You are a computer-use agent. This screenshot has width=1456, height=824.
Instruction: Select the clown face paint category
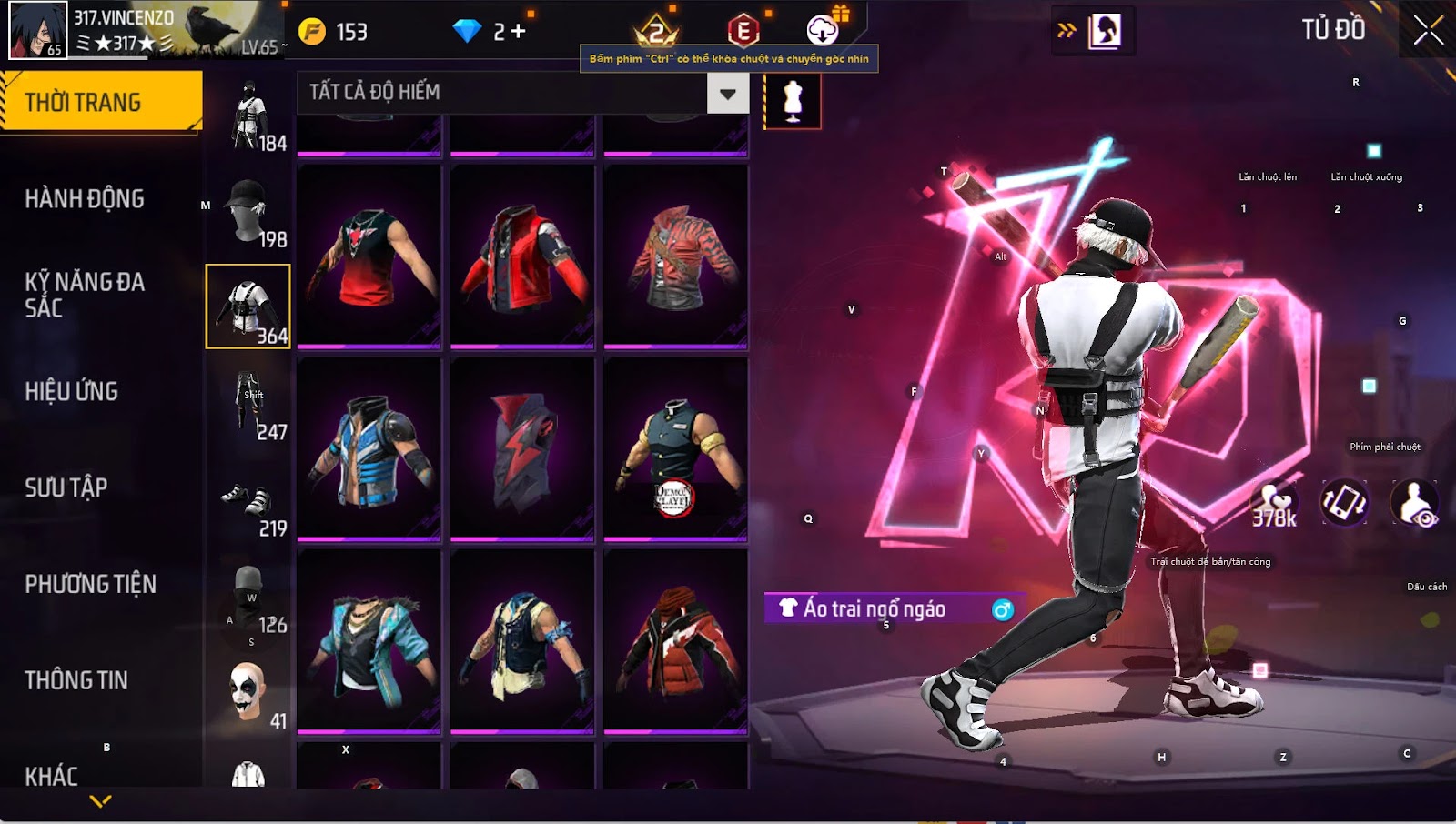(248, 691)
